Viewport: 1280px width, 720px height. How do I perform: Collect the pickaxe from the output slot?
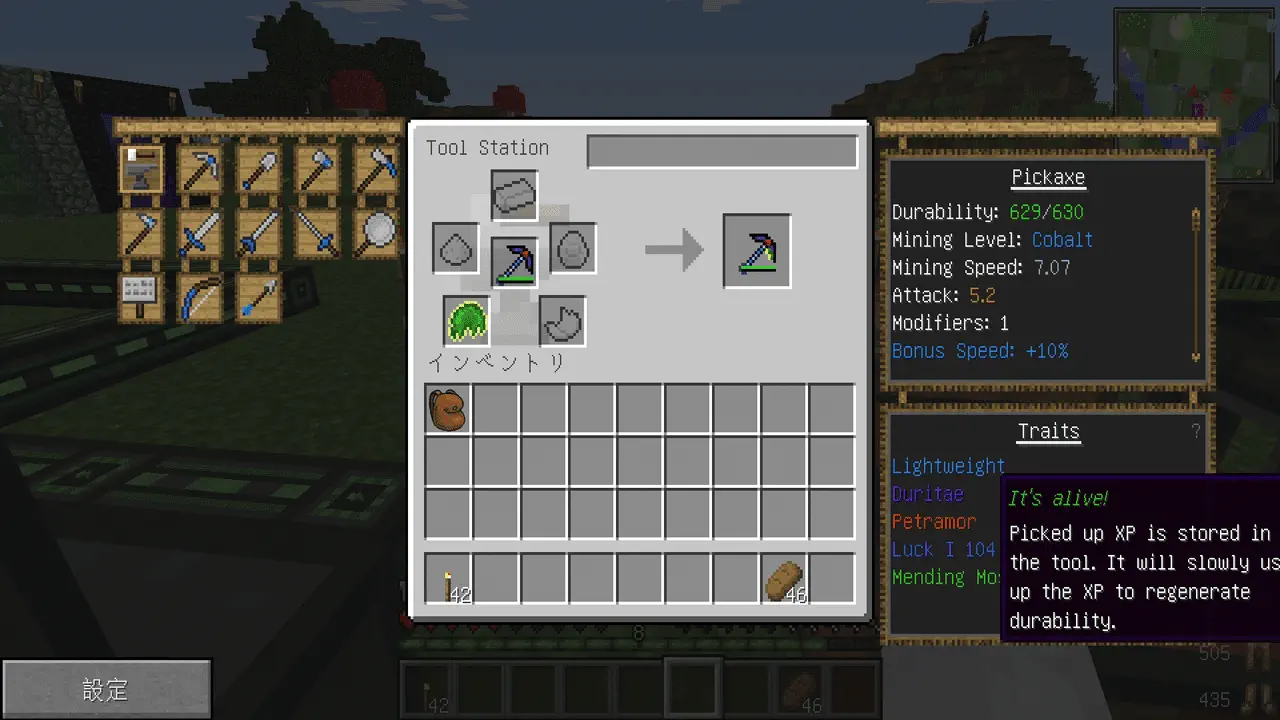click(x=757, y=251)
